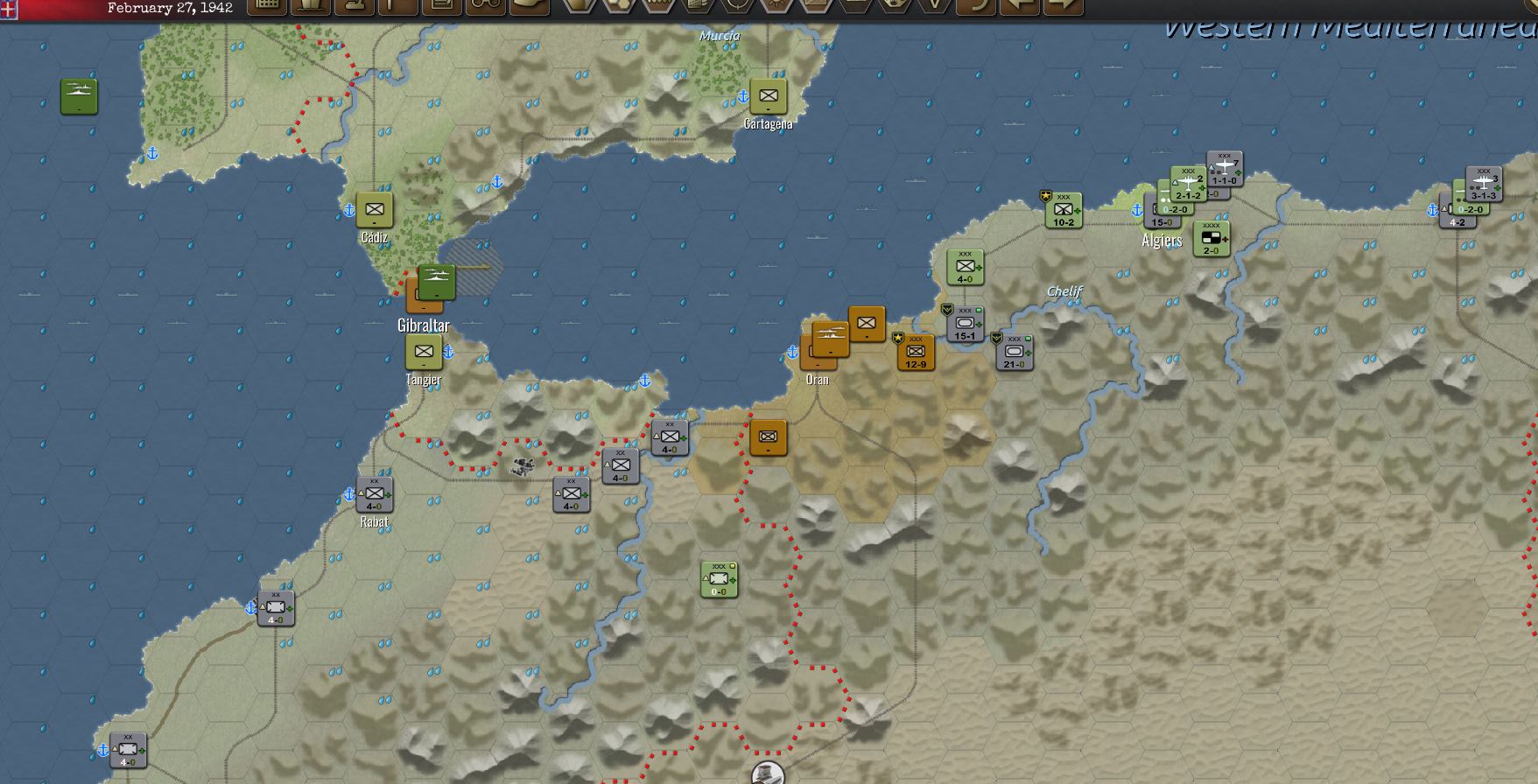This screenshot has width=1538, height=784.
Task: Open the chevron V map mode selector
Action: tap(934, 7)
